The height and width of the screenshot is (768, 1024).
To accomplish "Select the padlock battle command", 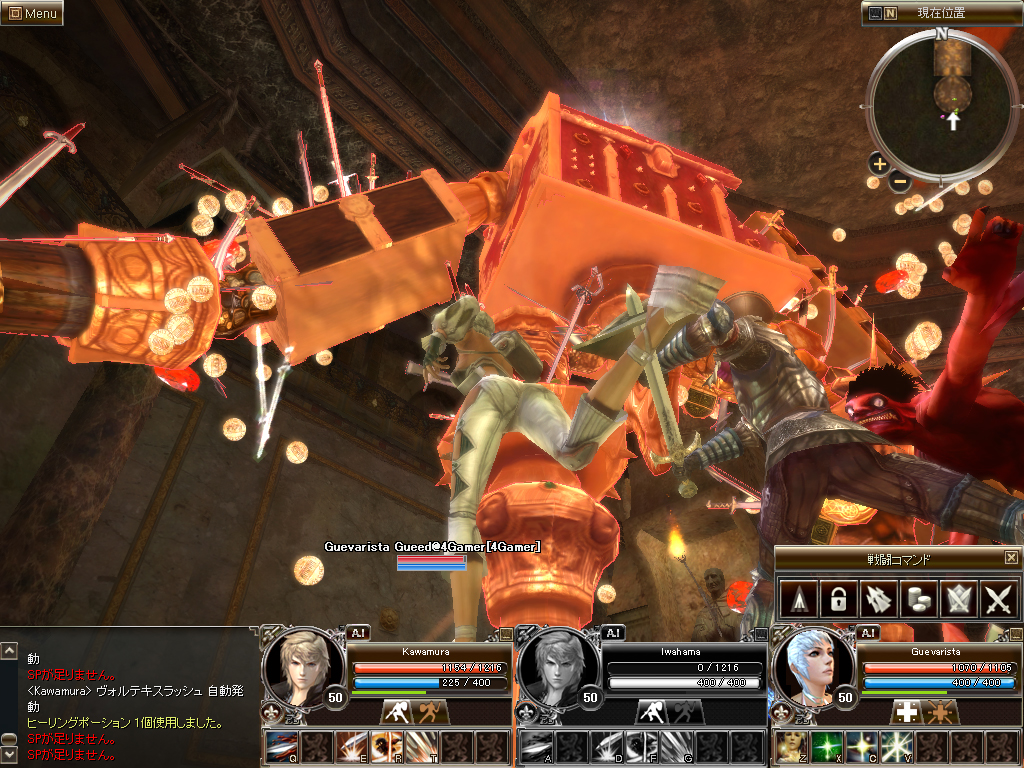I will [836, 600].
